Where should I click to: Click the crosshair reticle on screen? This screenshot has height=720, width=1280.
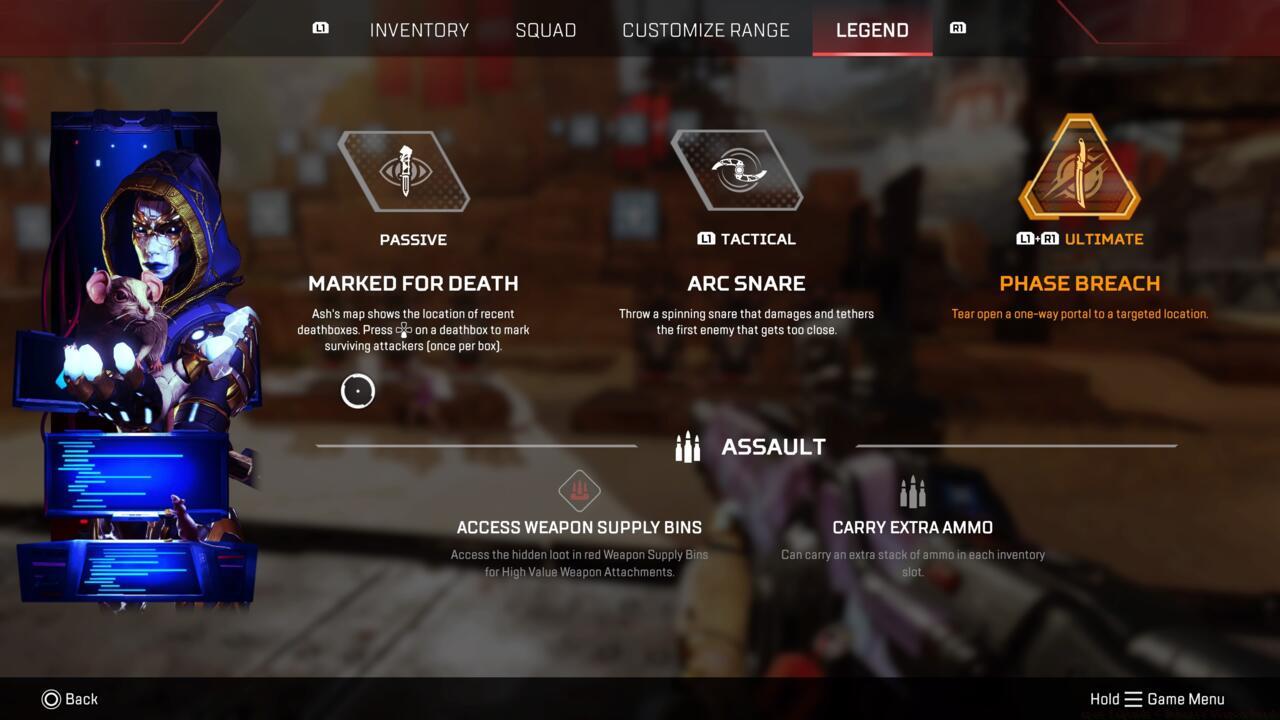[358, 391]
